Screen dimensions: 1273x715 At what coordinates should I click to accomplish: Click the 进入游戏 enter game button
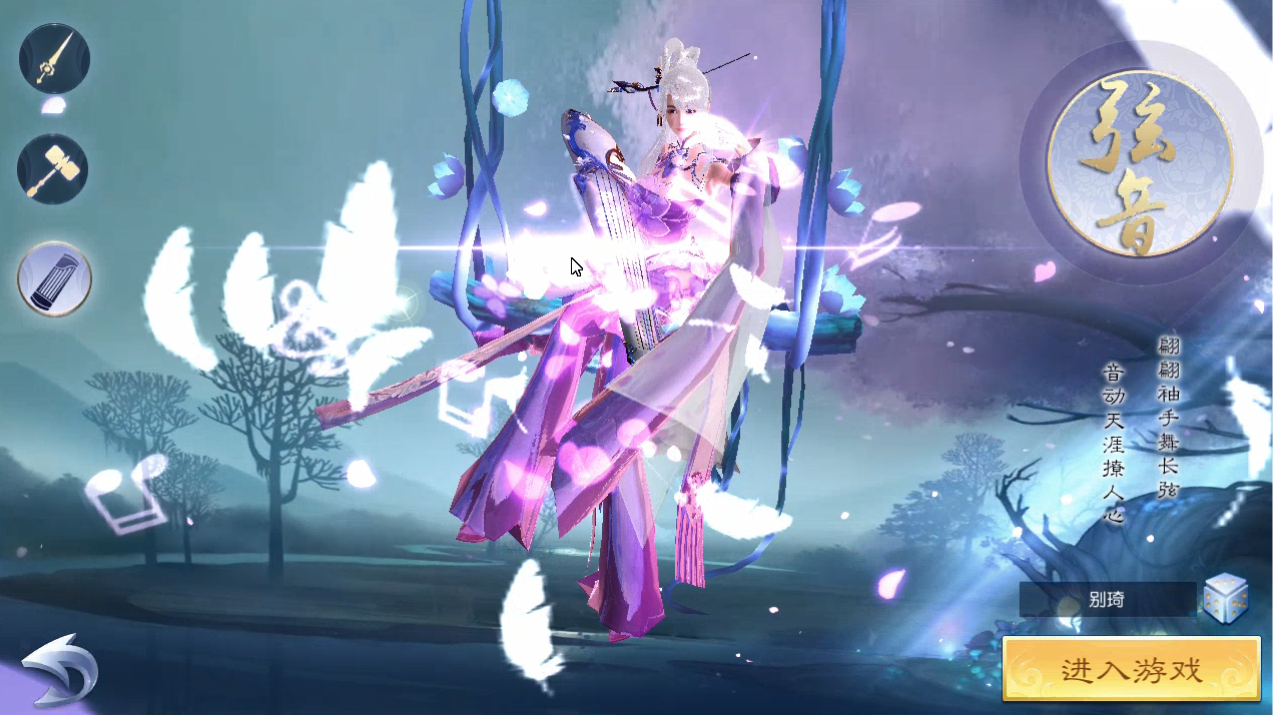click(x=1130, y=669)
